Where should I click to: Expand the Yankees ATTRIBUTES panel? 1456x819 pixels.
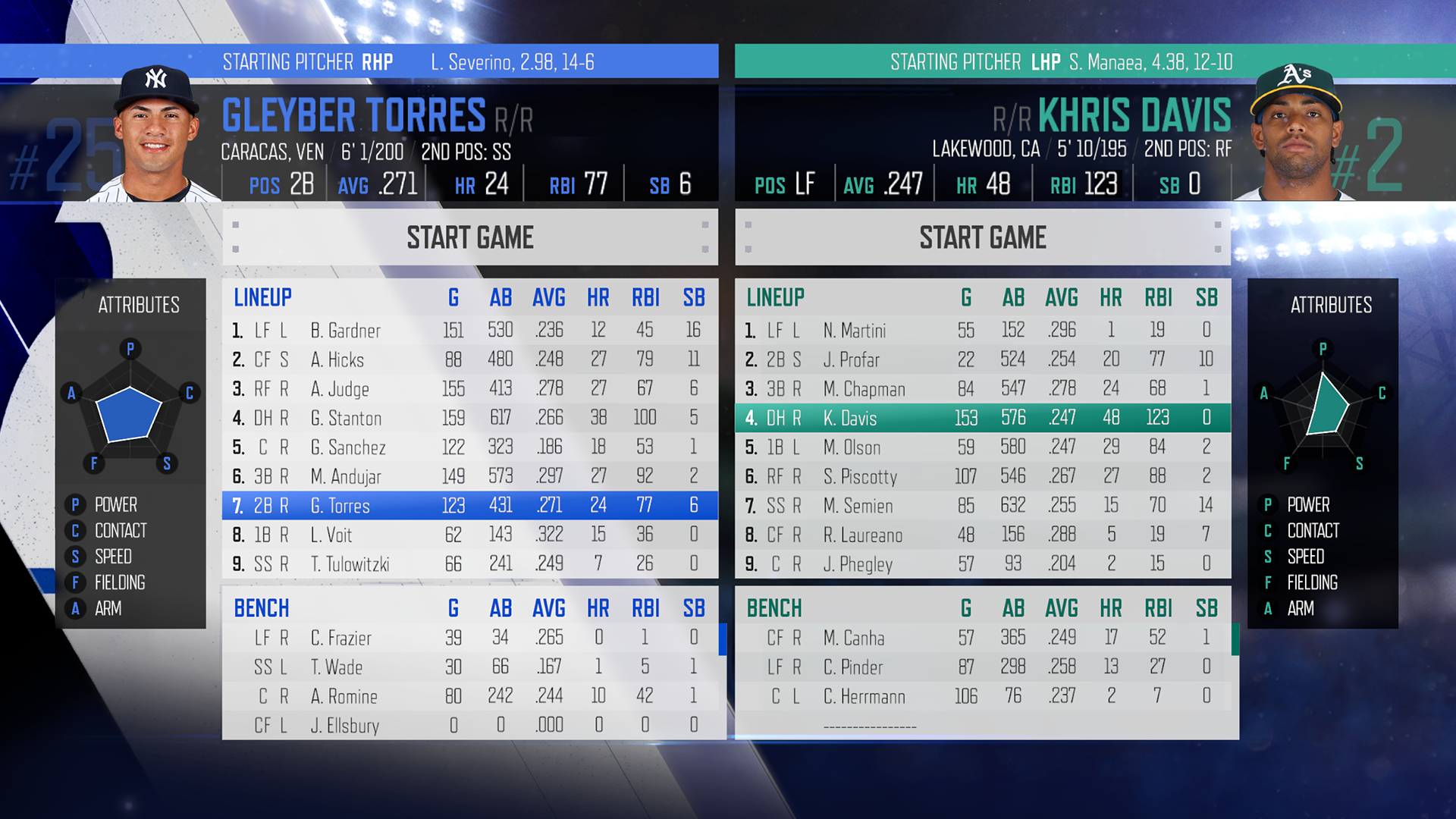[x=138, y=305]
